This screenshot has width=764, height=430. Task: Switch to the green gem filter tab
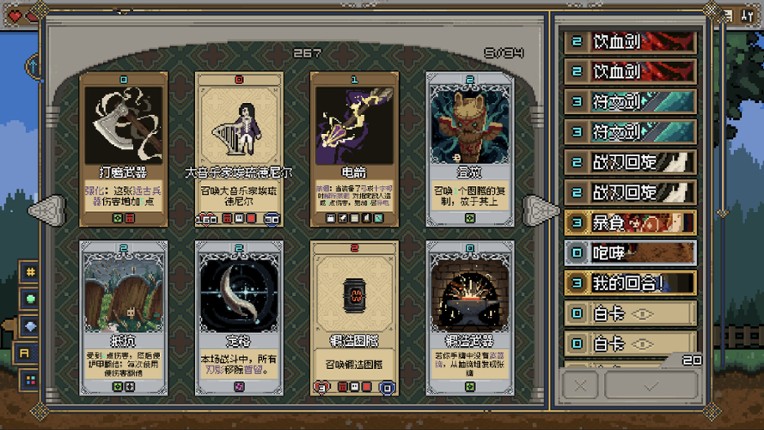click(x=31, y=299)
